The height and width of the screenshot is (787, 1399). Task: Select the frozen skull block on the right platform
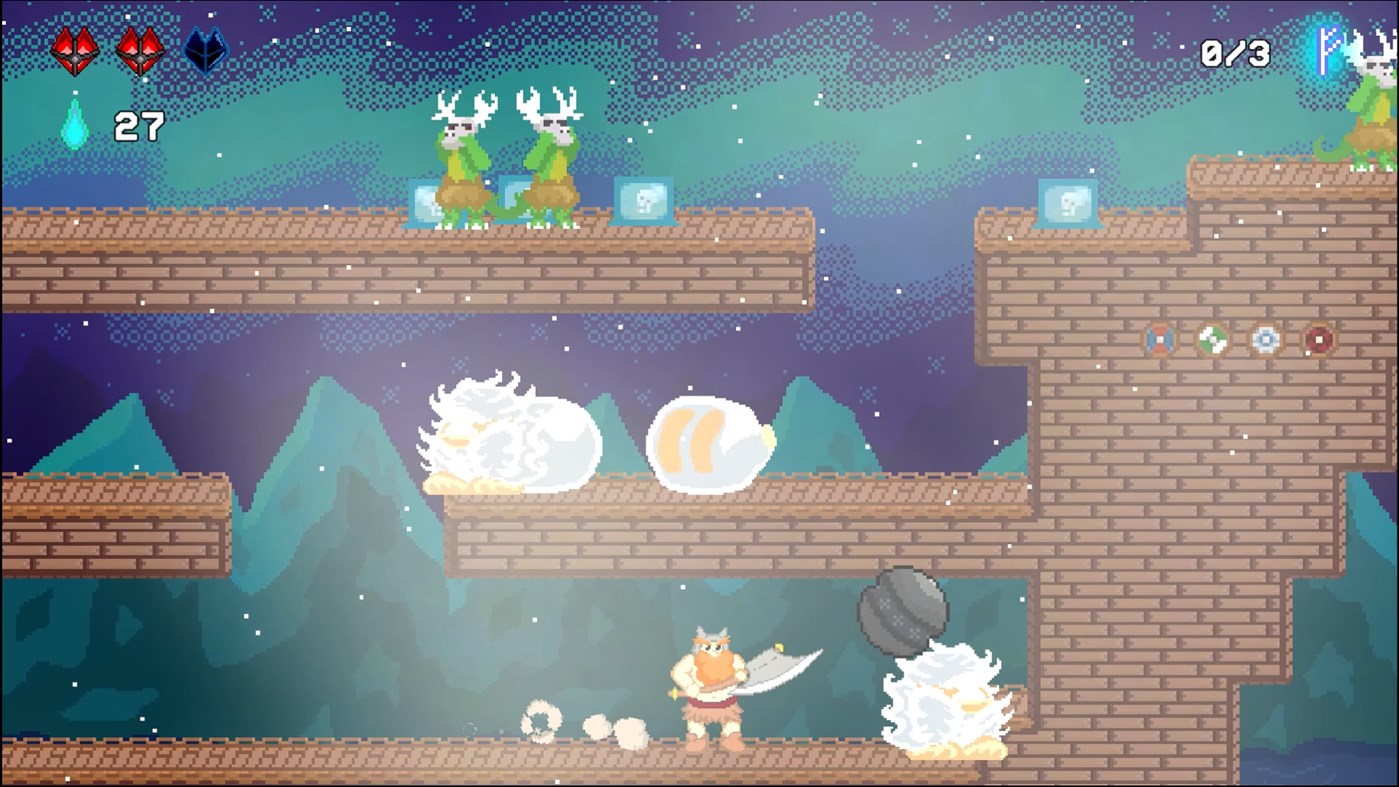1070,201
